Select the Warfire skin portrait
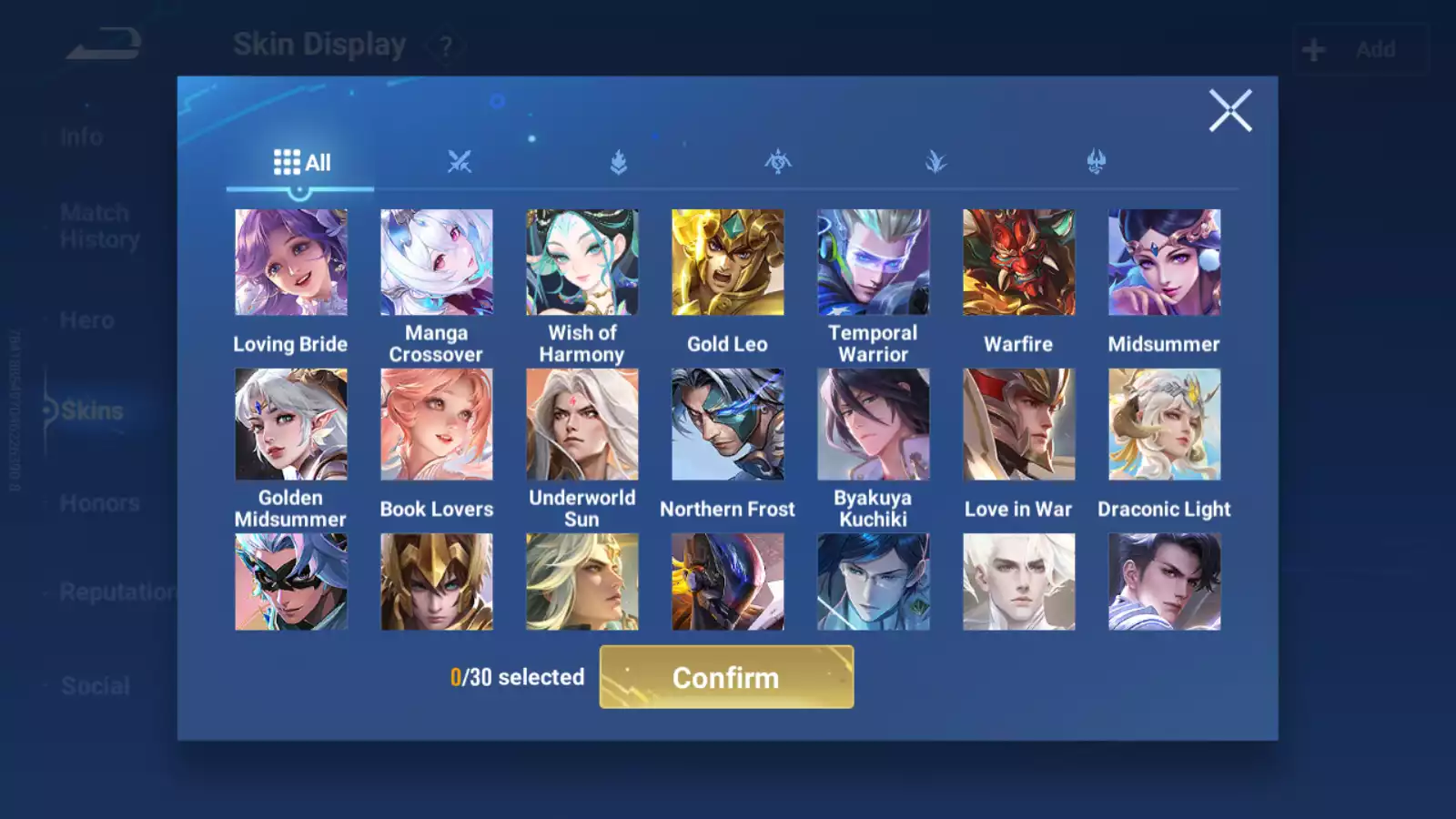The image size is (1456, 819). [1019, 263]
